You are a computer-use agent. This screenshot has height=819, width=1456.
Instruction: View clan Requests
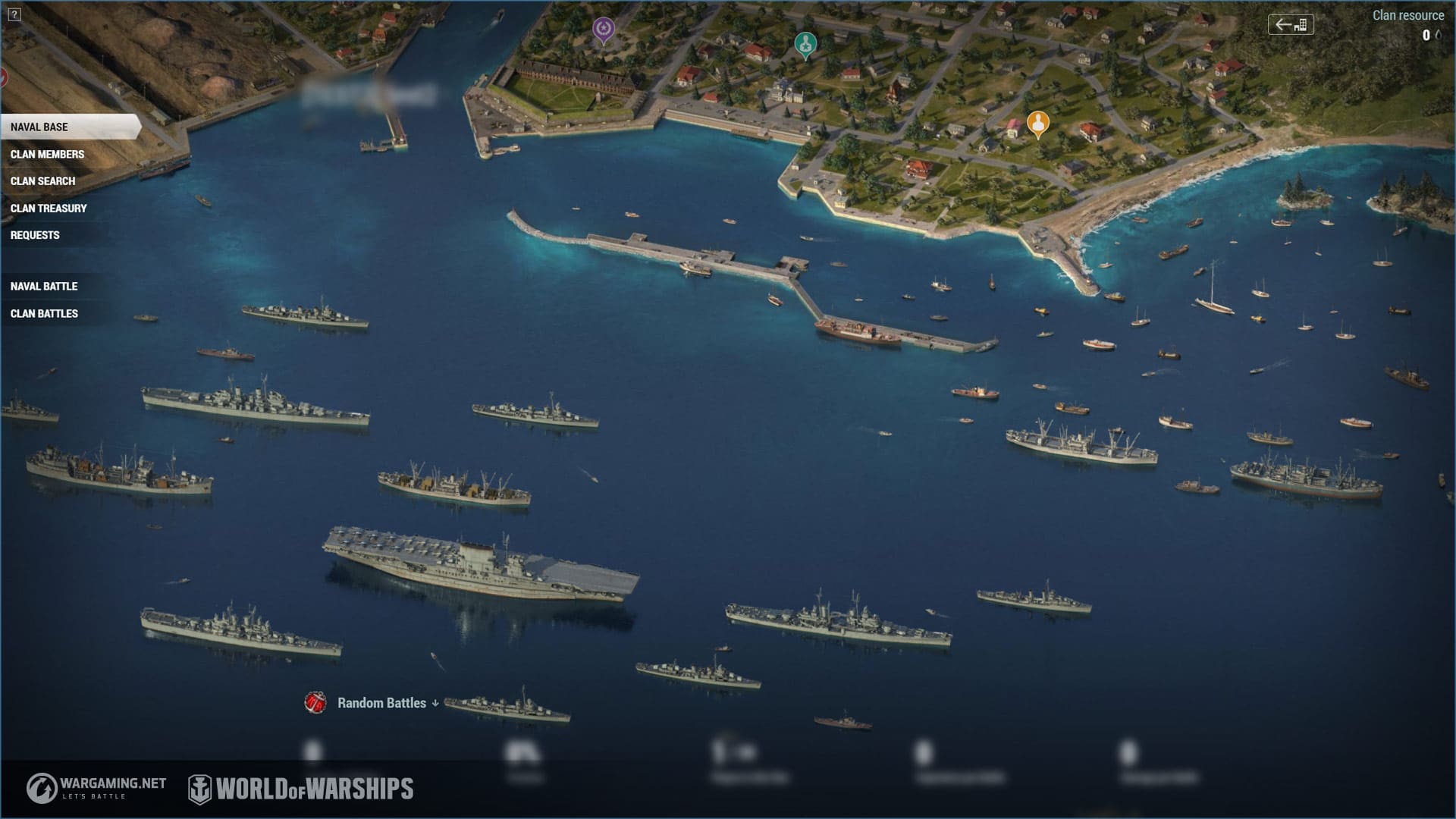coord(35,236)
